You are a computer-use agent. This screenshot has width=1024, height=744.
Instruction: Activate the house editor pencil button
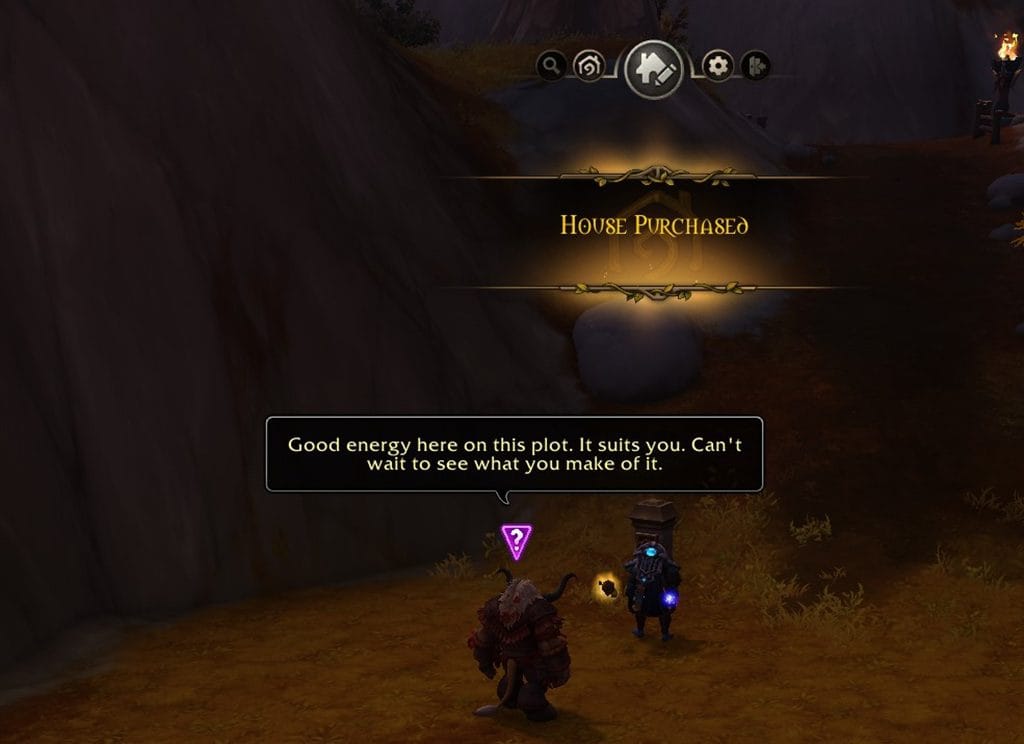654,68
